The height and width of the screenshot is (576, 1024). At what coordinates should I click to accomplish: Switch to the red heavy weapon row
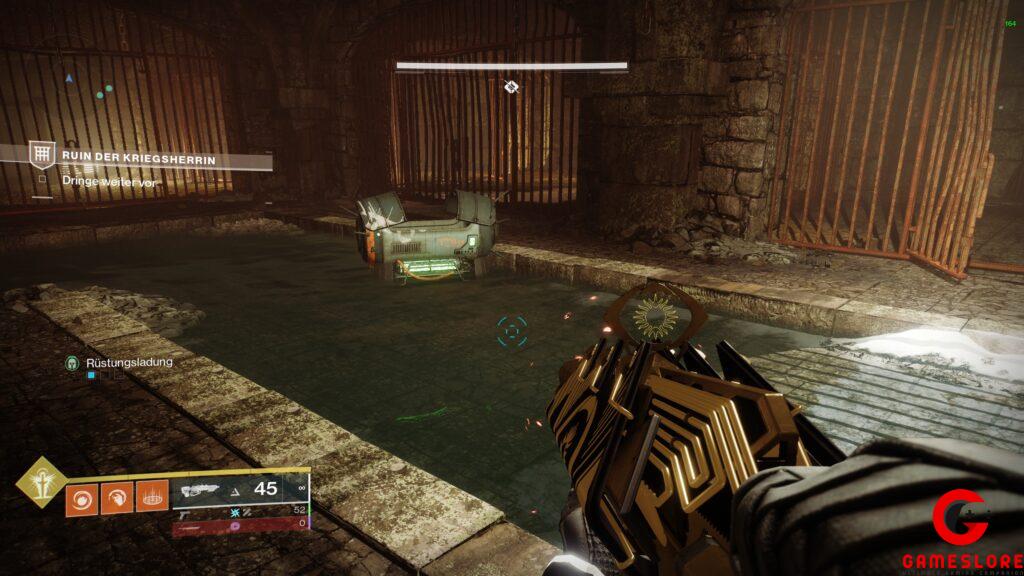[238, 524]
